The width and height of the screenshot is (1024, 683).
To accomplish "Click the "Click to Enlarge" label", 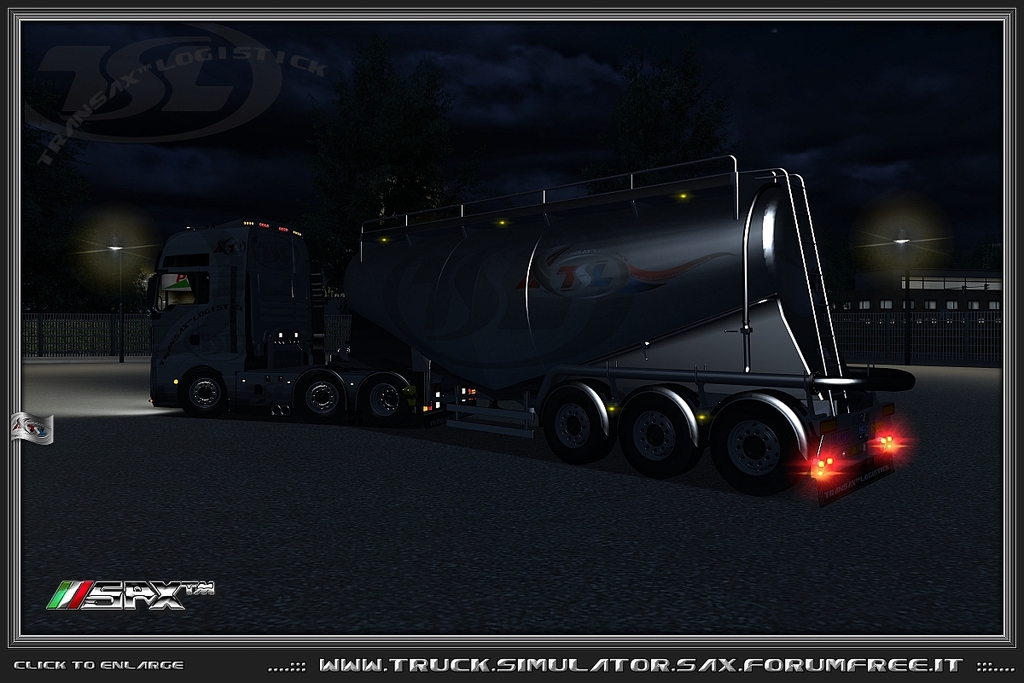I will 98,665.
